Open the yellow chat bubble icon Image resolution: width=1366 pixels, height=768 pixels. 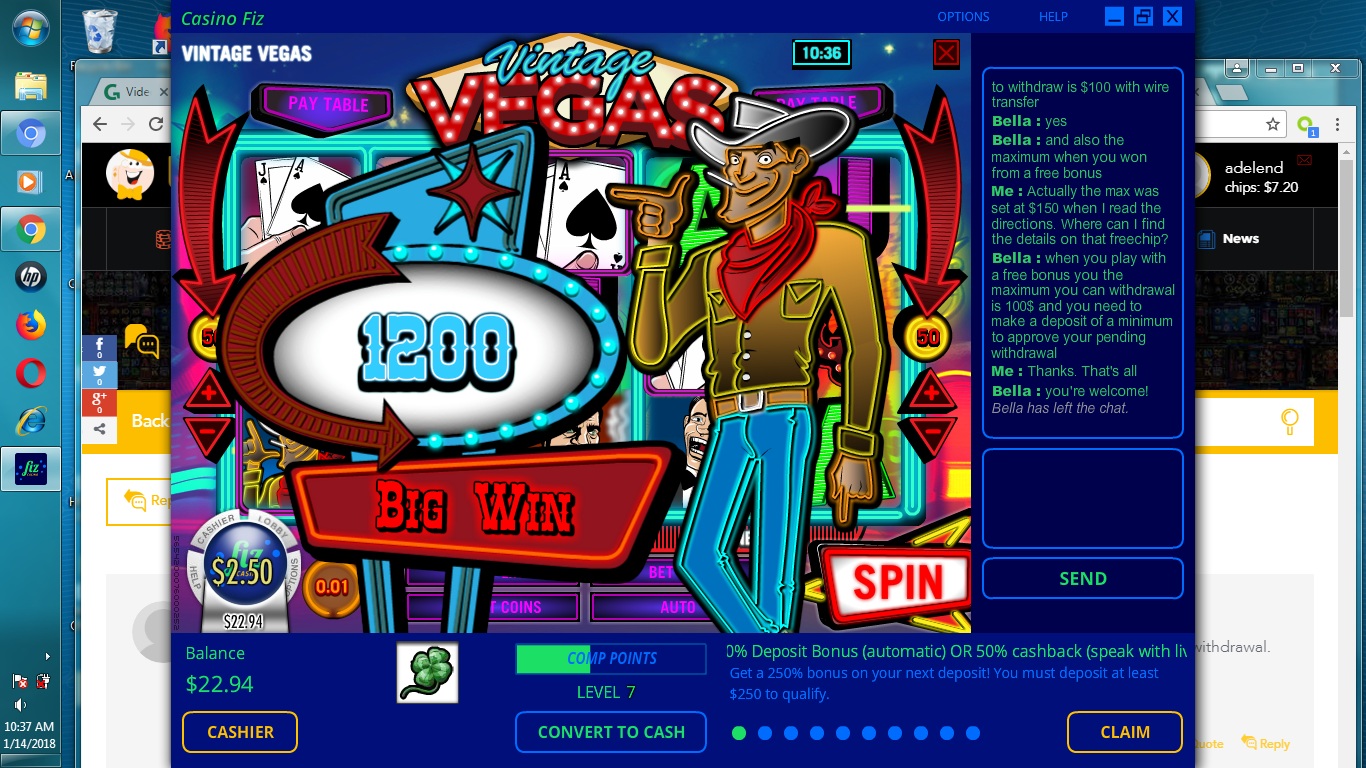pyautogui.click(x=142, y=343)
